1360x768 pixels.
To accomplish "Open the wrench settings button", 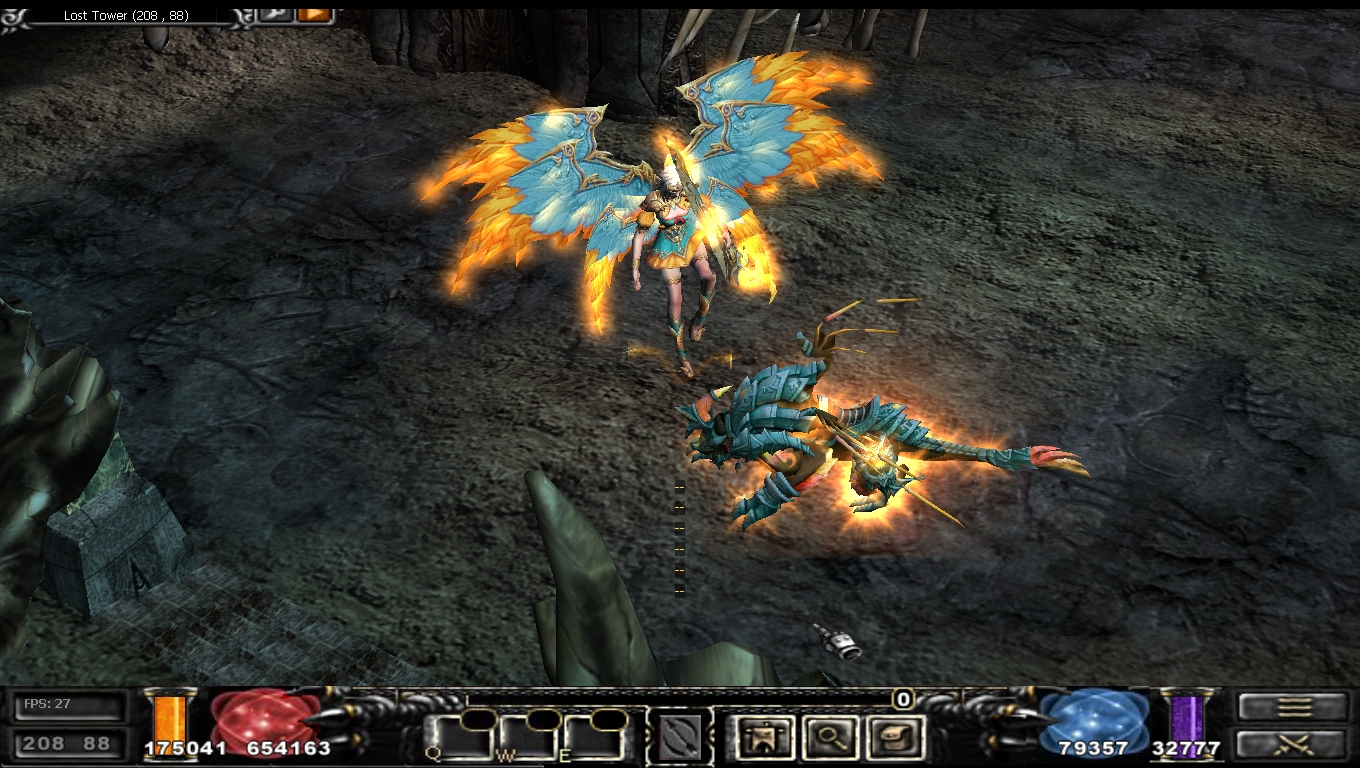I will [274, 15].
